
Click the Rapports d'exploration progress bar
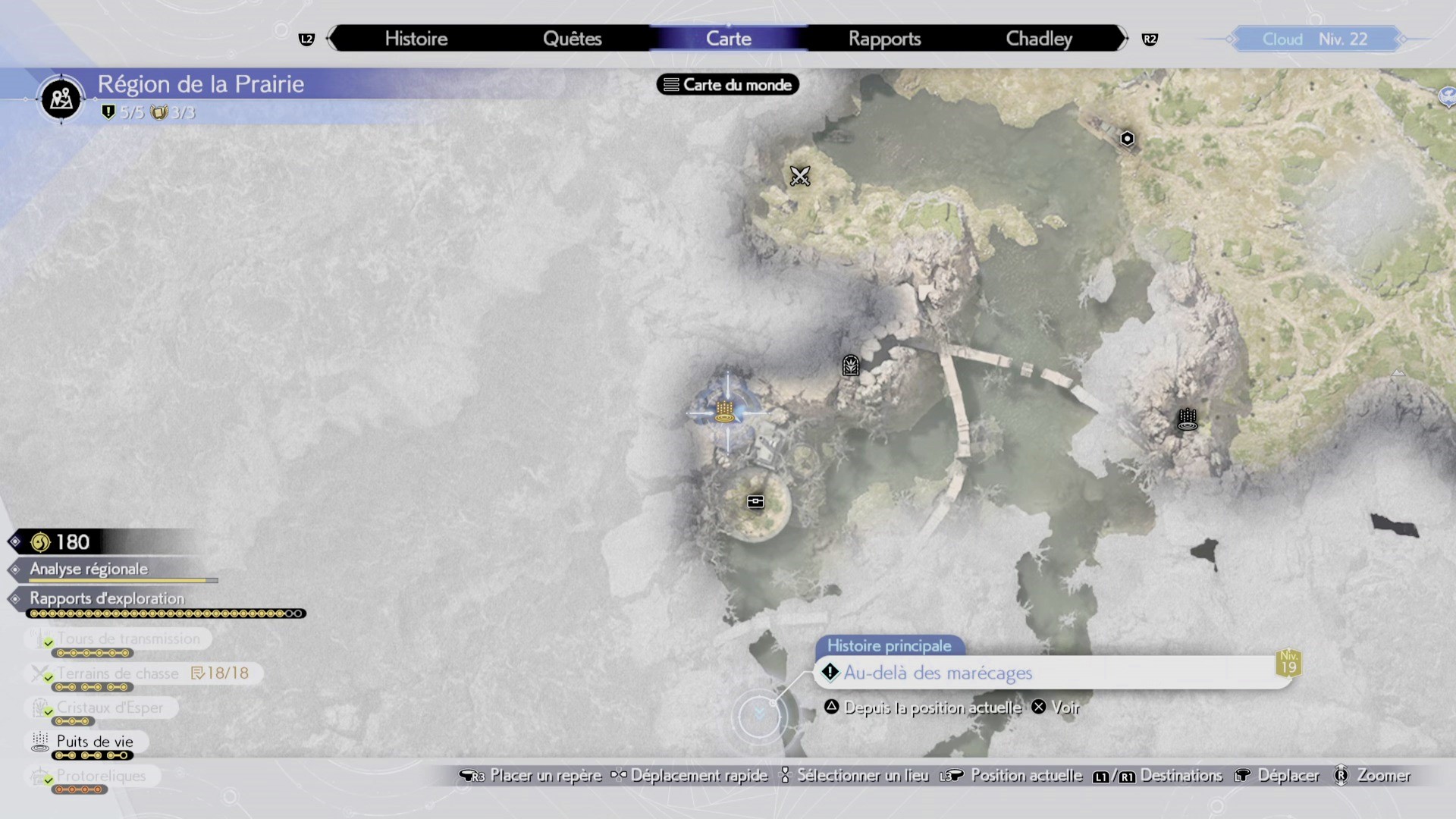pyautogui.click(x=165, y=613)
